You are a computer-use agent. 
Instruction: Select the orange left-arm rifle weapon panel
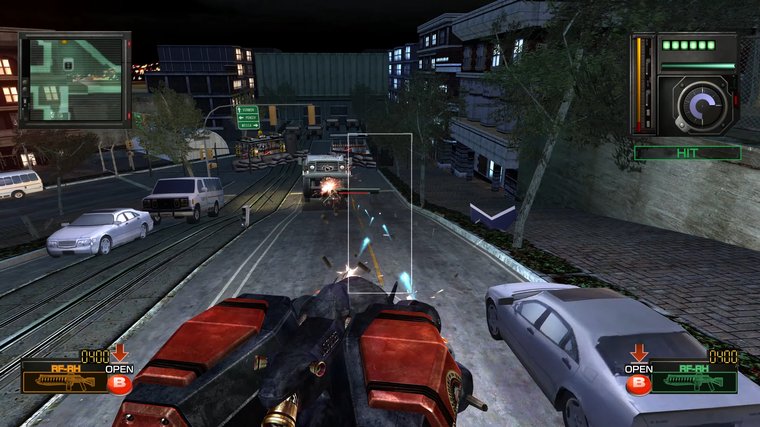coord(66,377)
